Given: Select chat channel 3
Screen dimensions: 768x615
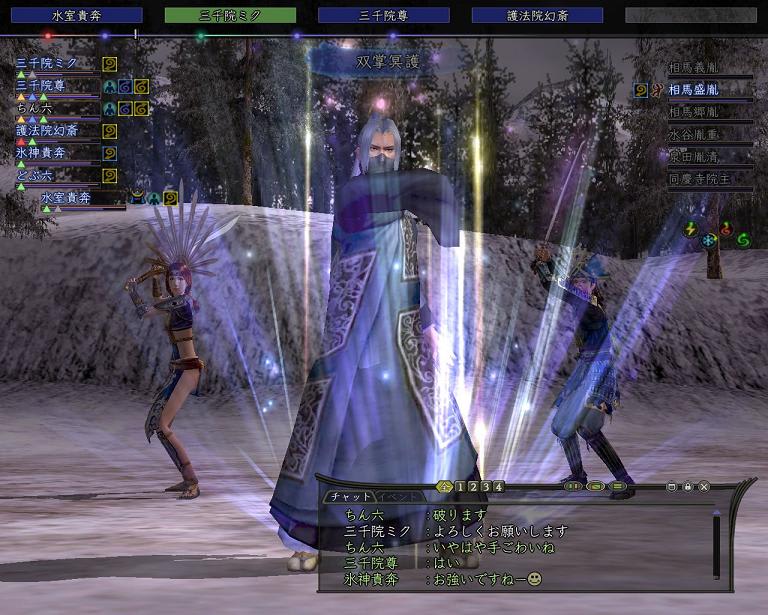Looking at the screenshot, I should (x=486, y=487).
